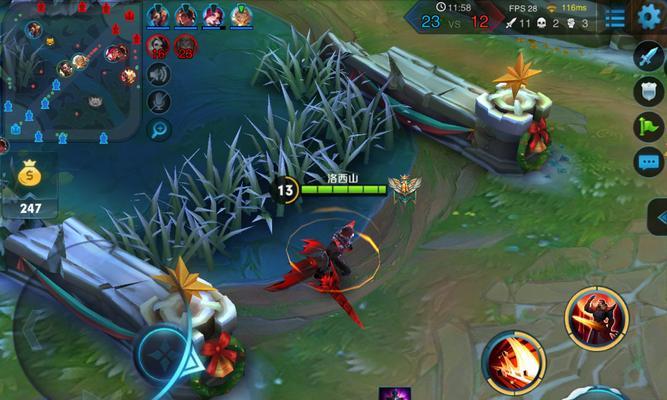Toggle the speaker voice button
Screen dimensions: 667x400
click(x=158, y=74)
